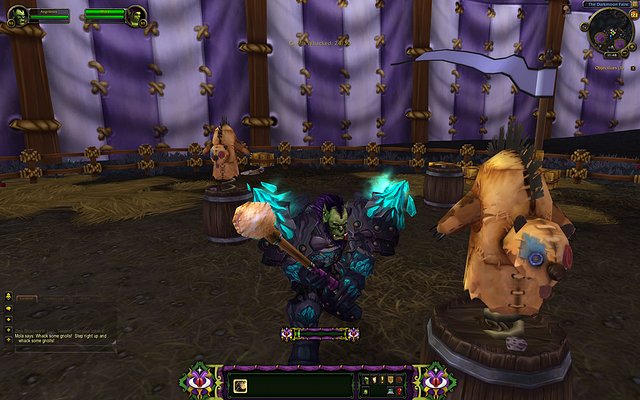Click the Darkmoon Faire zone name label
This screenshot has height=400, width=640.
(x=606, y=5)
